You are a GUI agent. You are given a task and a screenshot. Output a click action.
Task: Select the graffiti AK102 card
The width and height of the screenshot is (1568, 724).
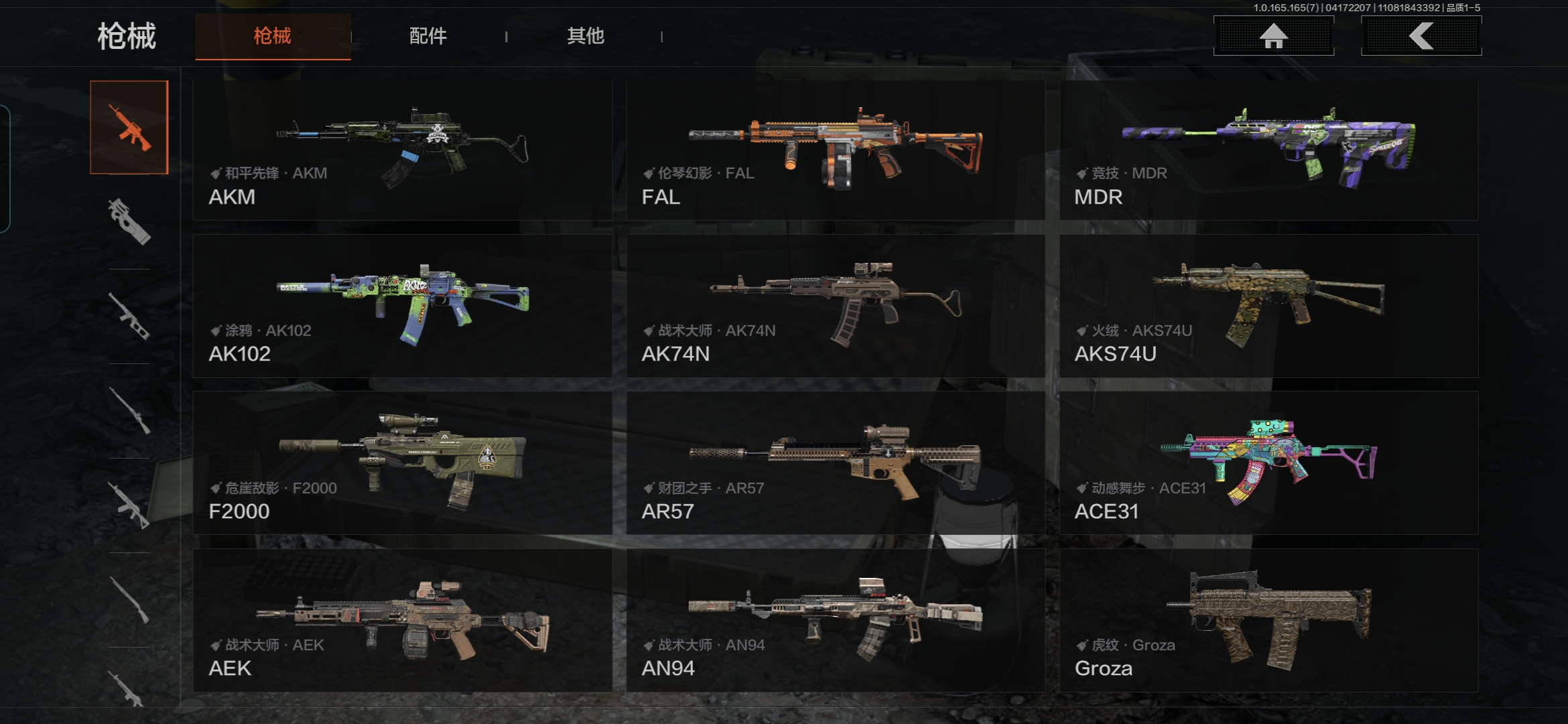click(x=402, y=306)
